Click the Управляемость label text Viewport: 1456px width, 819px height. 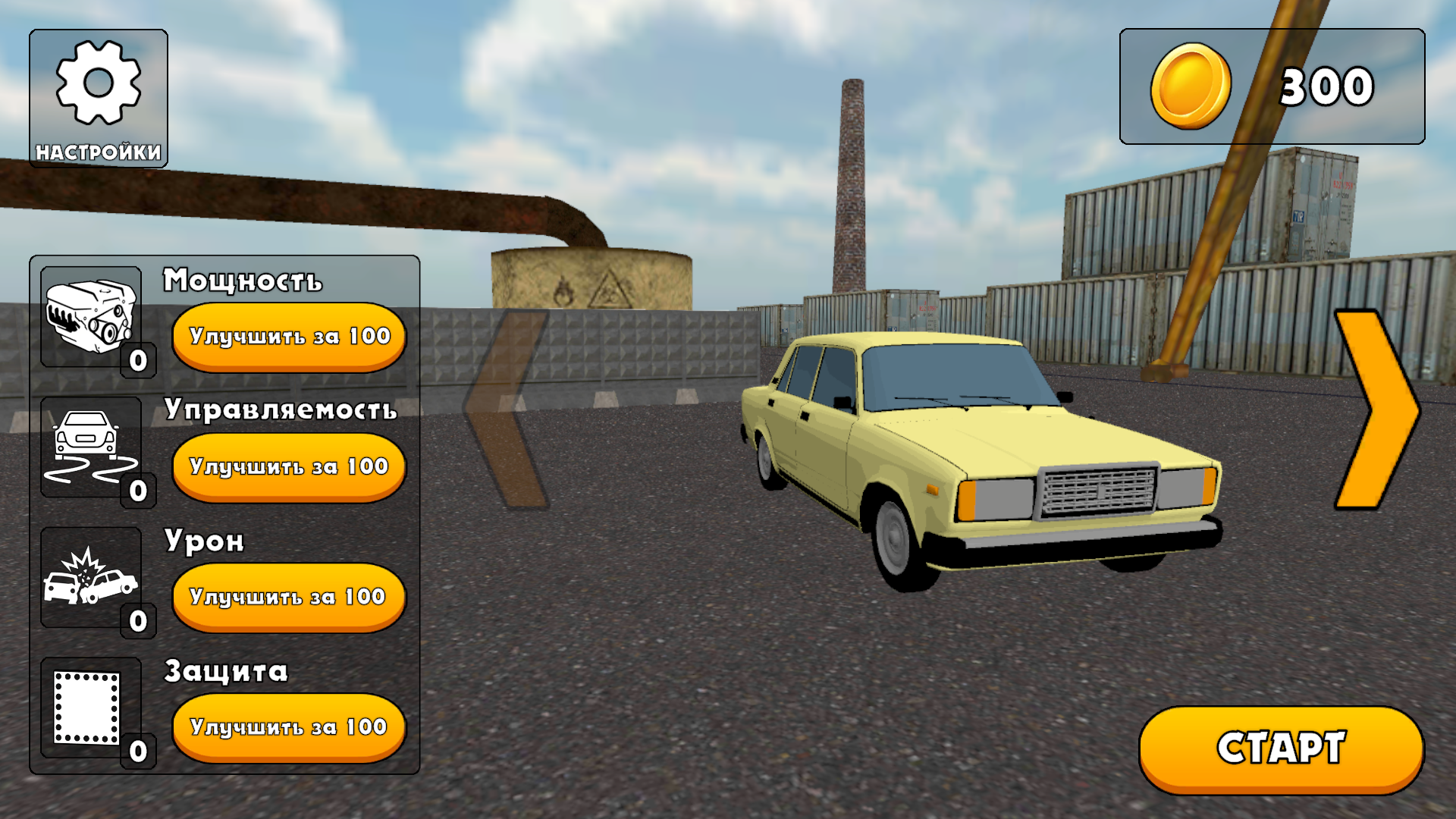point(279,409)
